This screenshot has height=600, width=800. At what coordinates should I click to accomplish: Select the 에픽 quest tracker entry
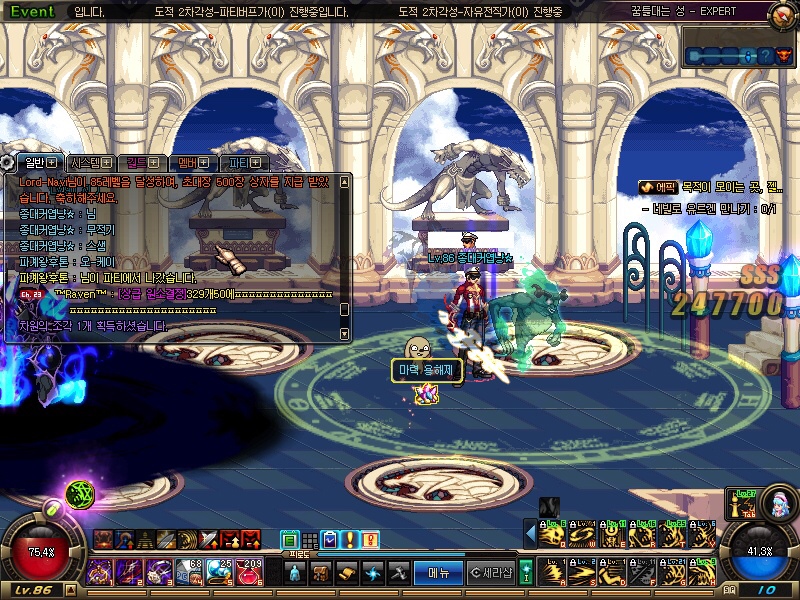point(659,187)
